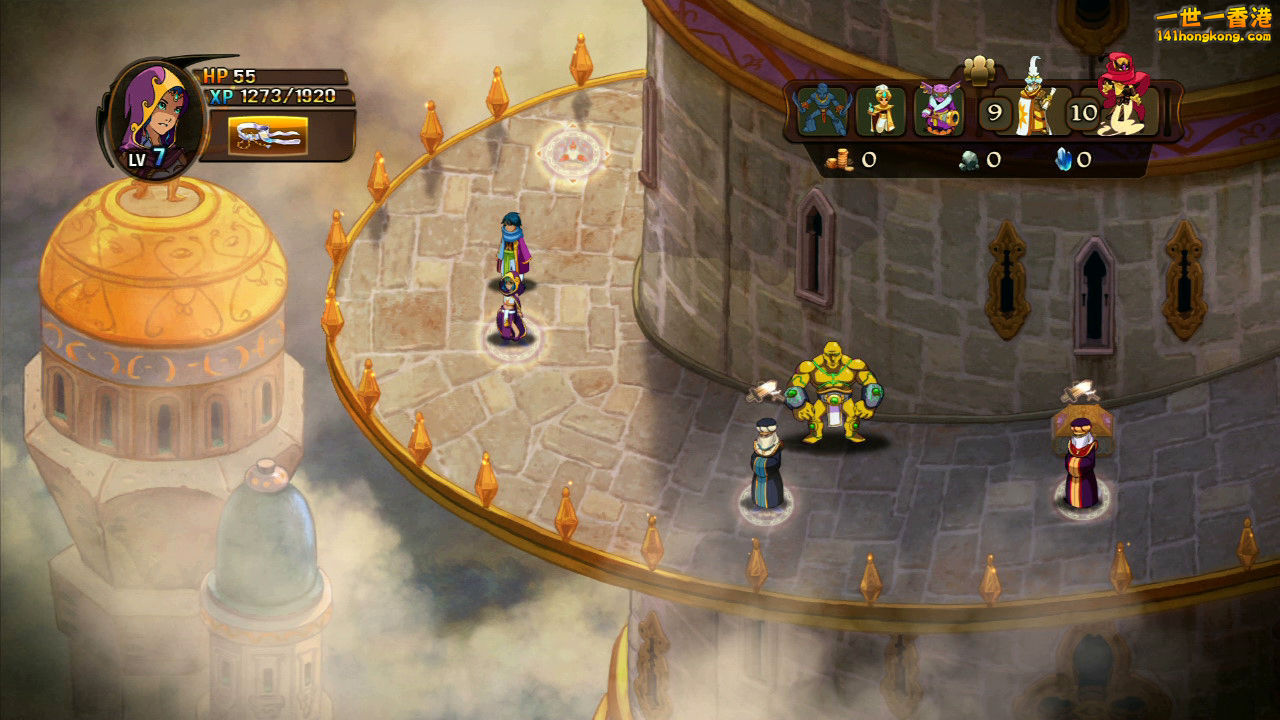Open the army group icon
Screen dimensions: 1280x720
[978, 70]
